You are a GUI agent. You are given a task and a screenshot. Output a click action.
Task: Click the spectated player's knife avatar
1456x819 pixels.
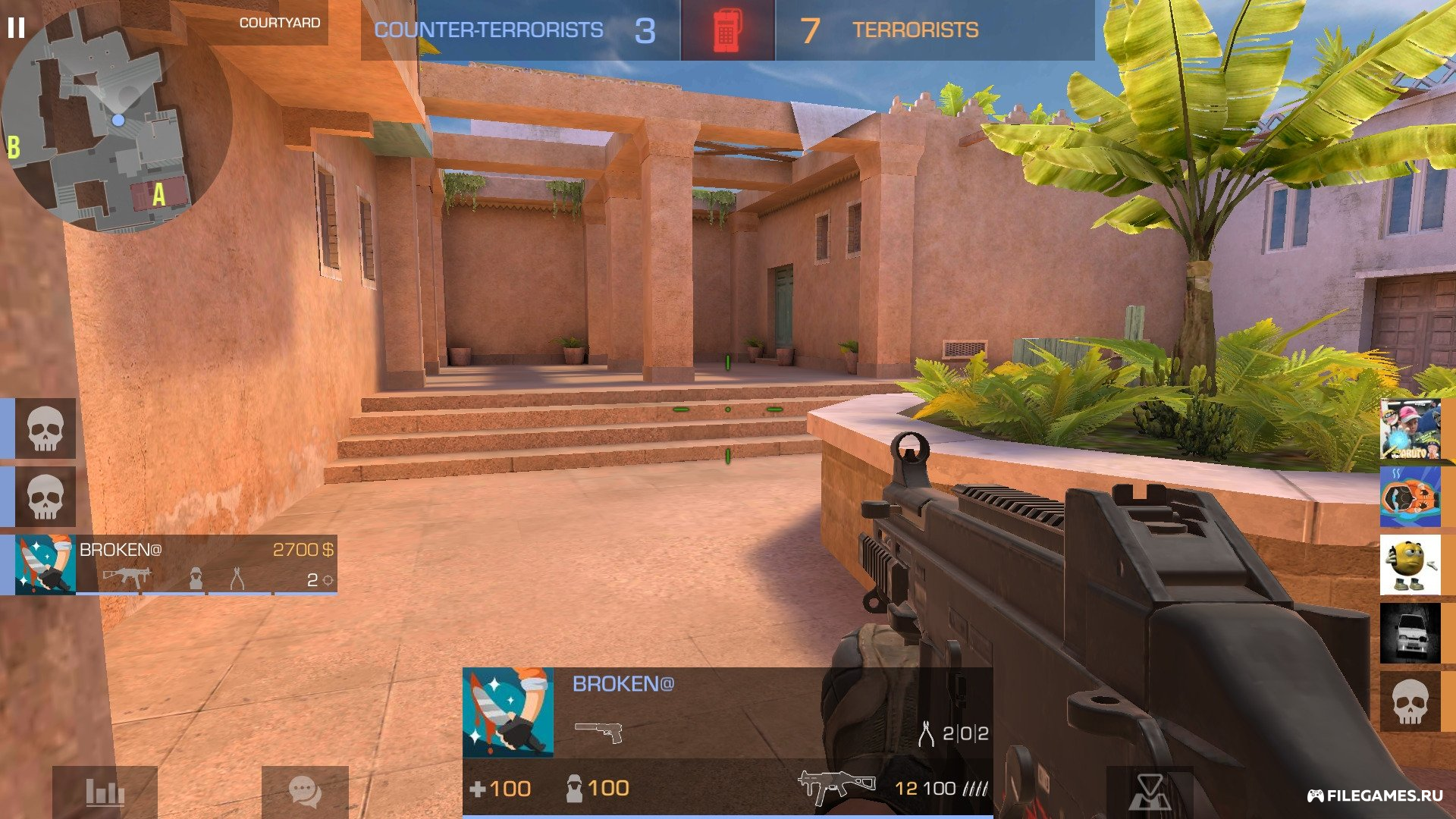[x=508, y=713]
